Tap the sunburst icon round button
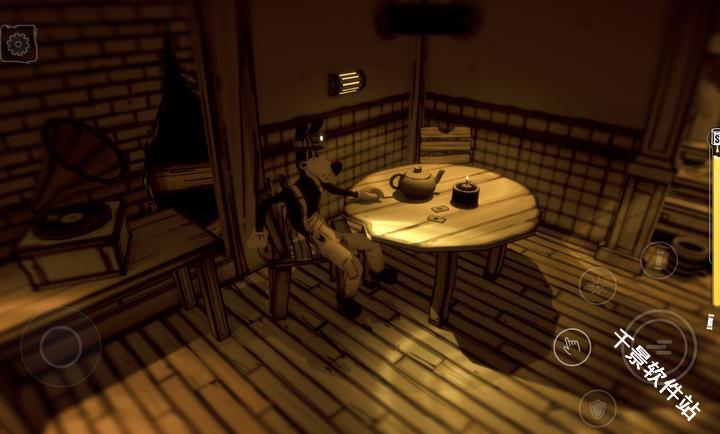Image resolution: width=720 pixels, height=434 pixels. (597, 287)
